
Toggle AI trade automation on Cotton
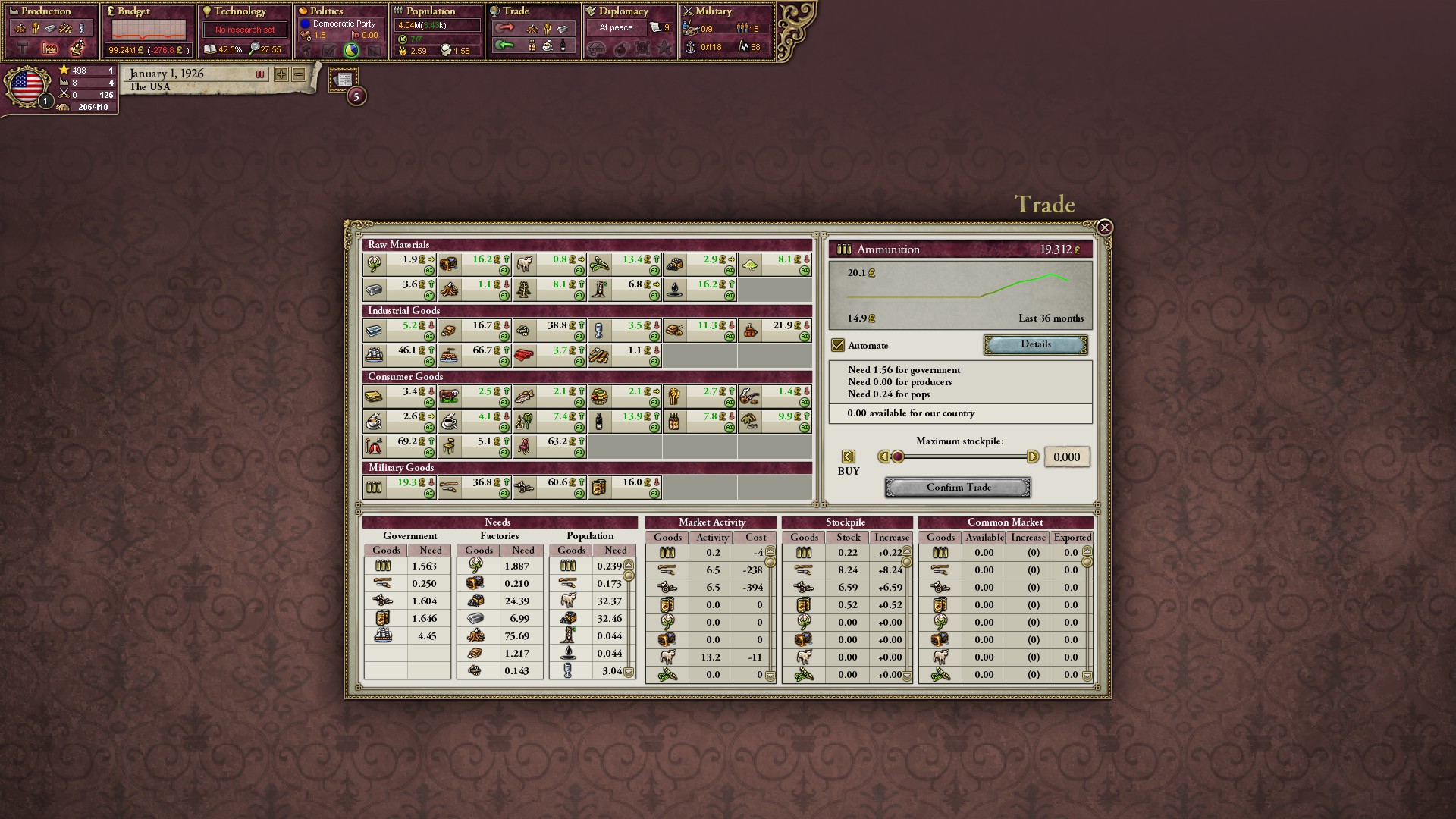tap(429, 271)
